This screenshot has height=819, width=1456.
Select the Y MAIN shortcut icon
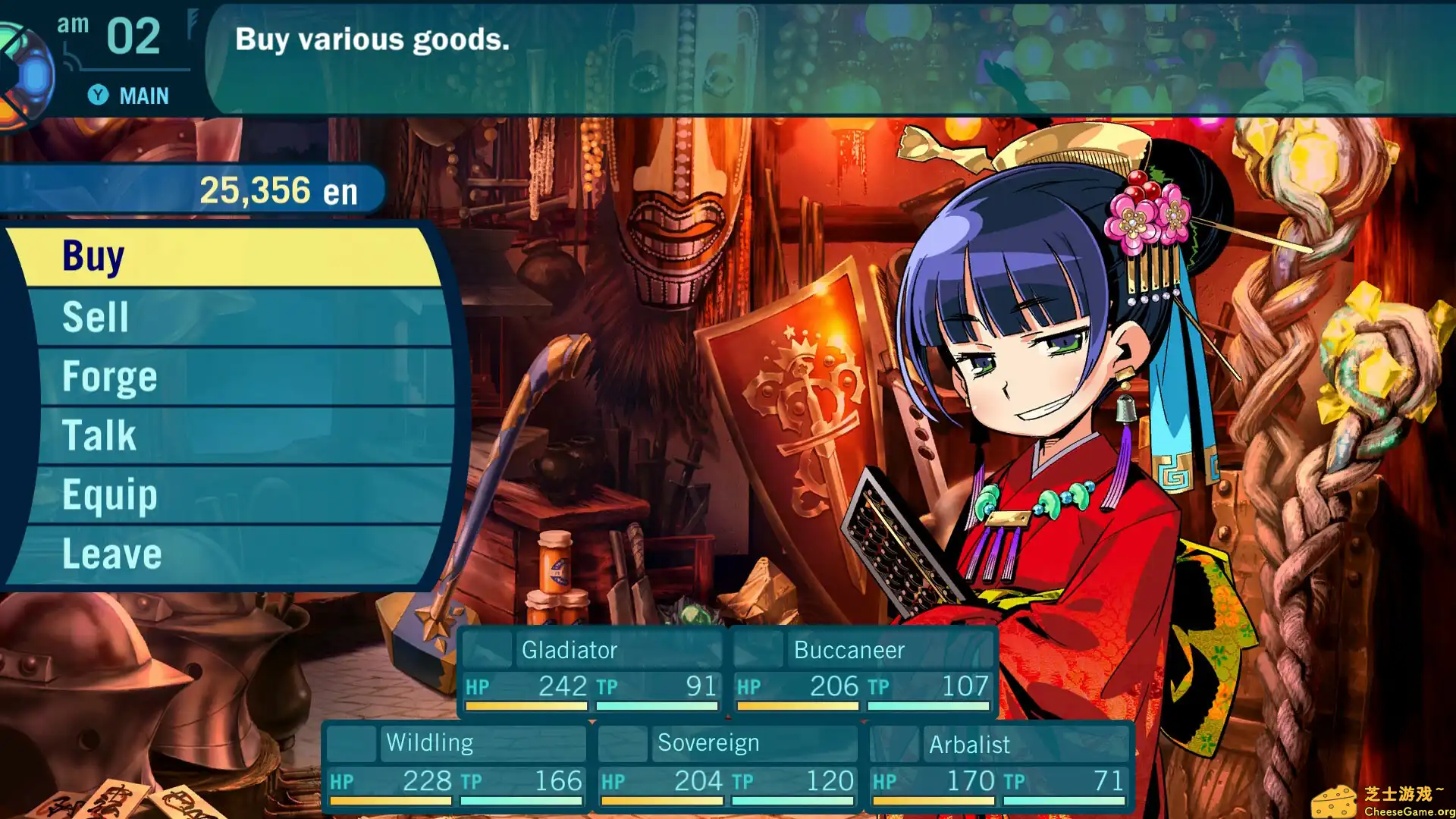99,96
